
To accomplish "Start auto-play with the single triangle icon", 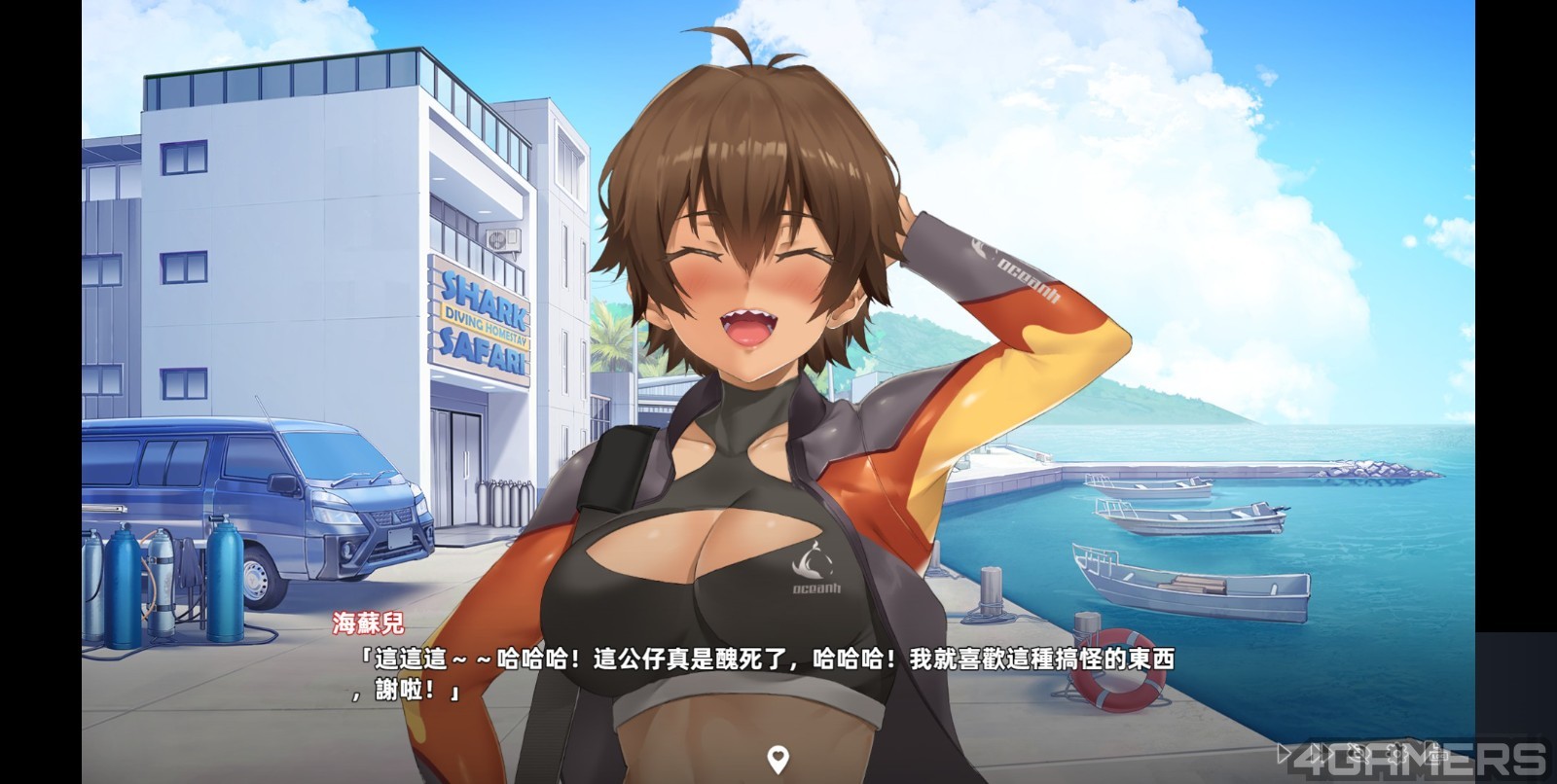I will tap(1282, 753).
